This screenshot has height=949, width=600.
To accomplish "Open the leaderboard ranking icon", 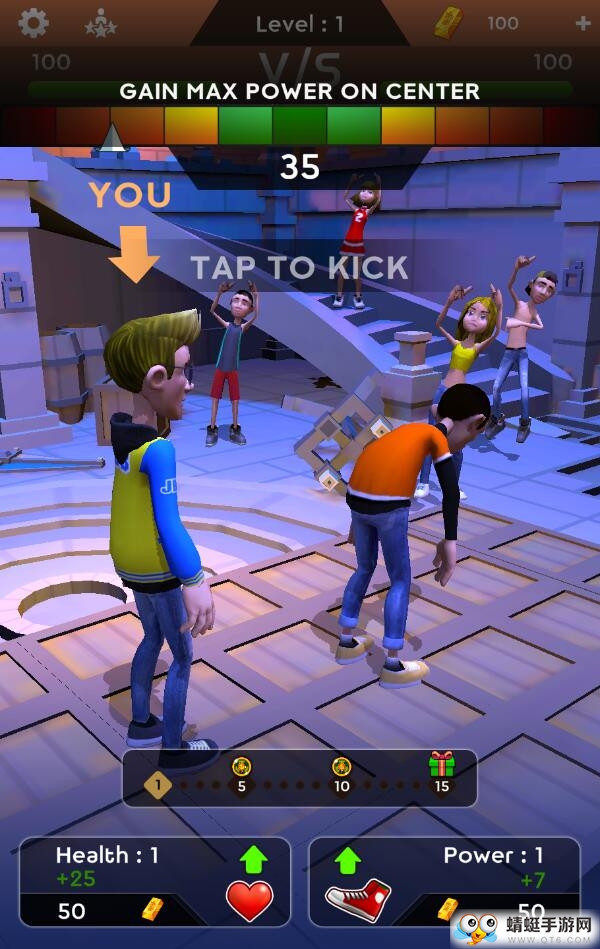I will (100, 22).
